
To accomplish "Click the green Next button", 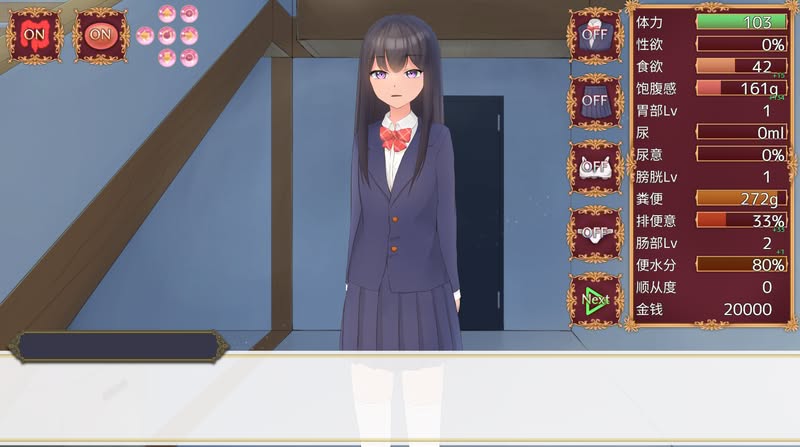I will point(595,299).
